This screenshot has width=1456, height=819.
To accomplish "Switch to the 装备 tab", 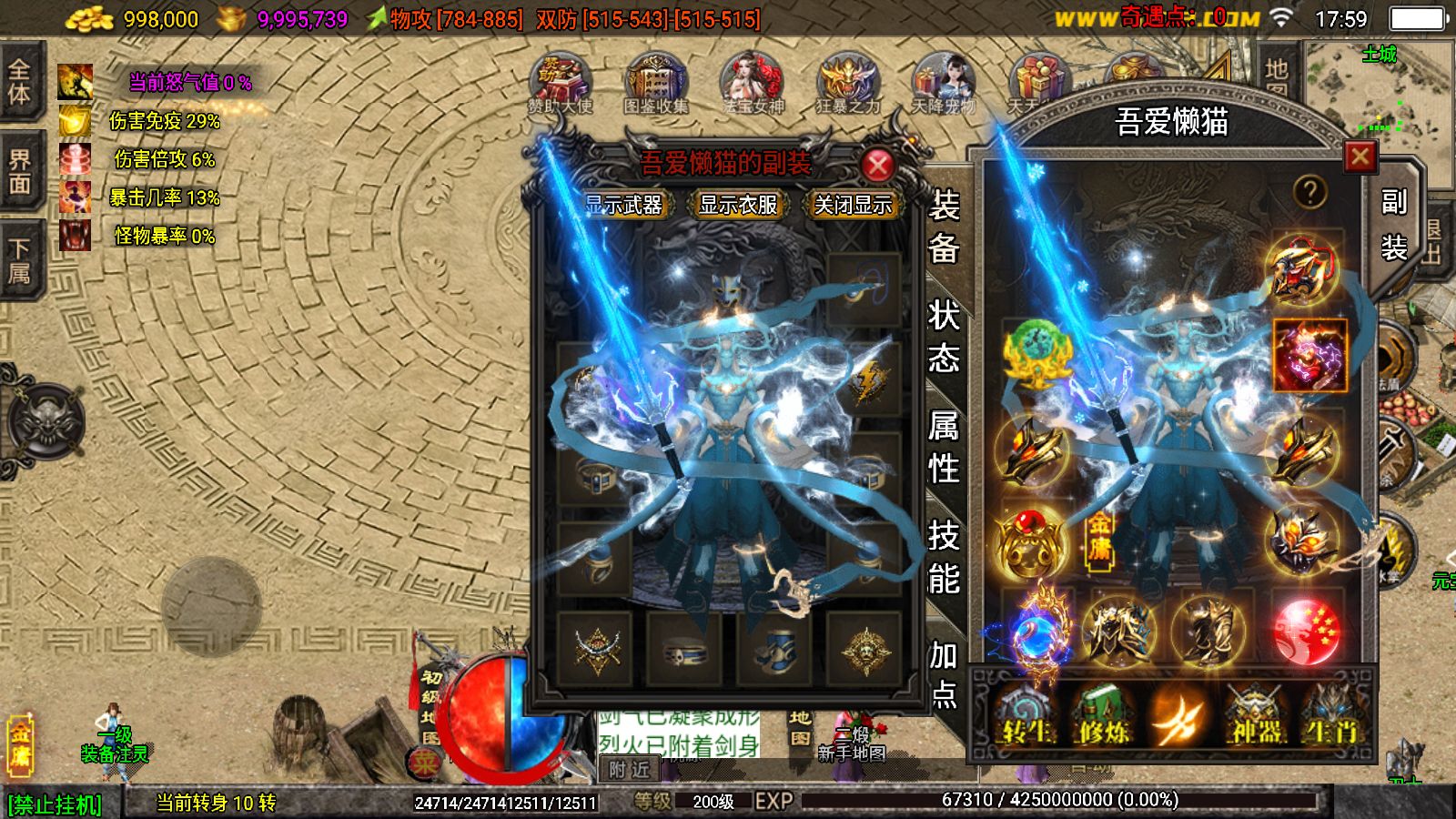I will pos(944,227).
